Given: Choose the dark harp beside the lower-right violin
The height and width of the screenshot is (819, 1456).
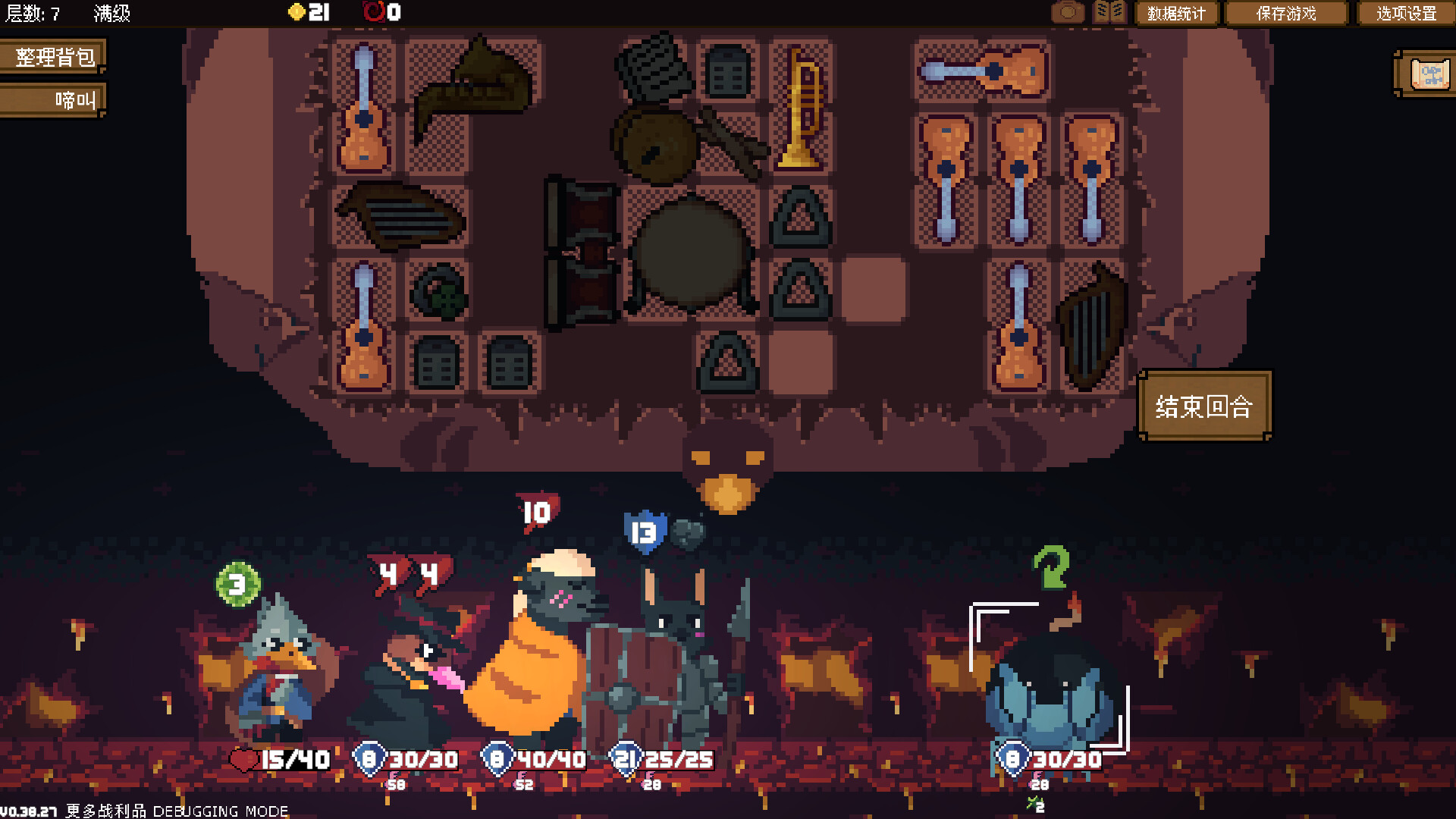Looking at the screenshot, I should [1091, 328].
